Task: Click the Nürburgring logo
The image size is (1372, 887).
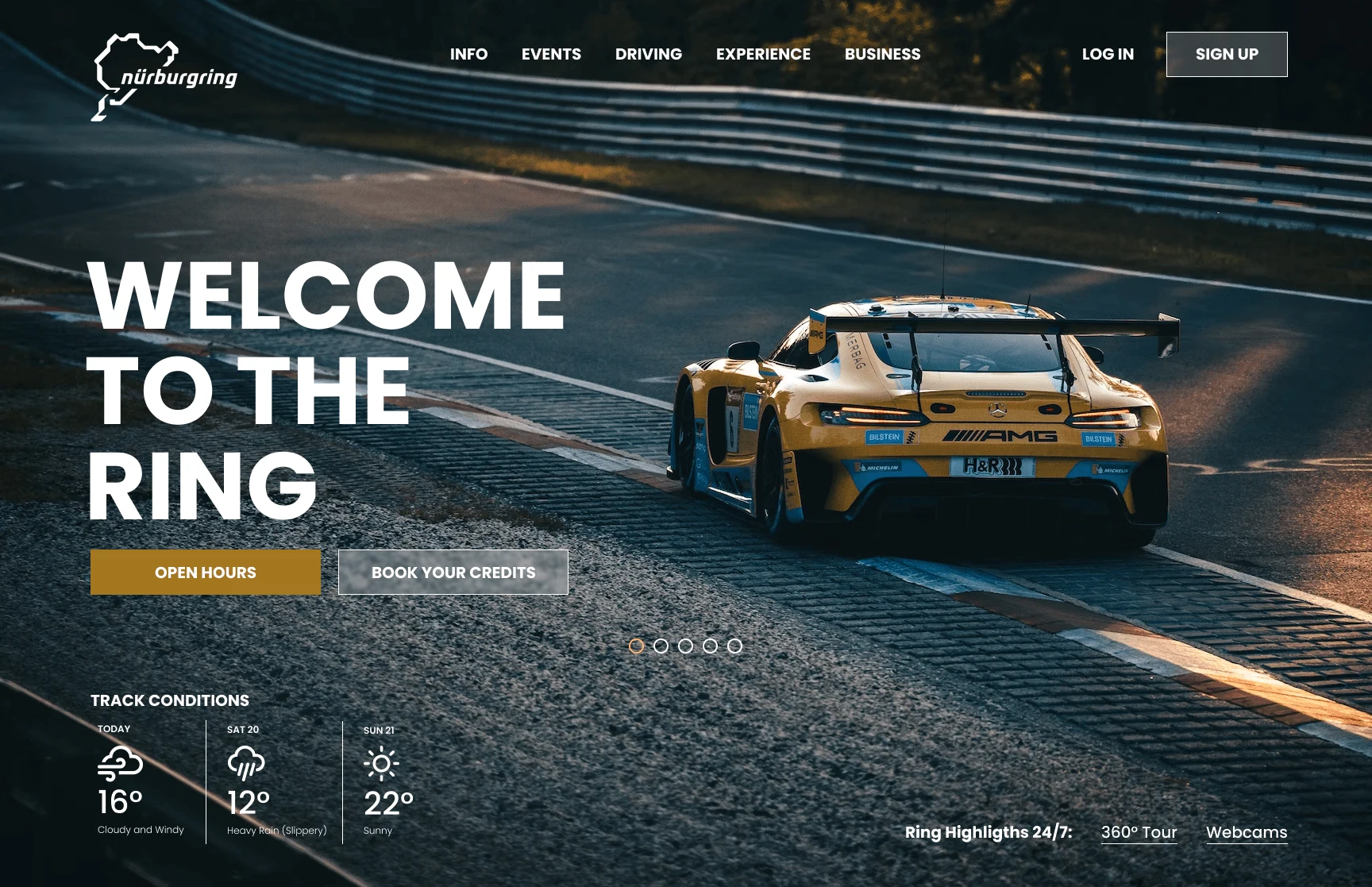Action: point(164,77)
